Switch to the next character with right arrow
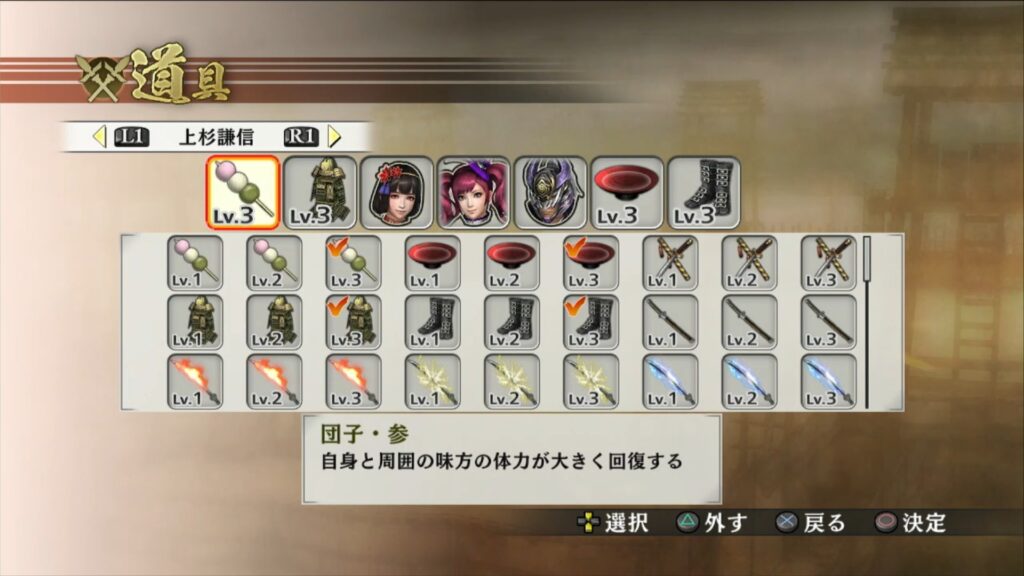 [x=335, y=136]
